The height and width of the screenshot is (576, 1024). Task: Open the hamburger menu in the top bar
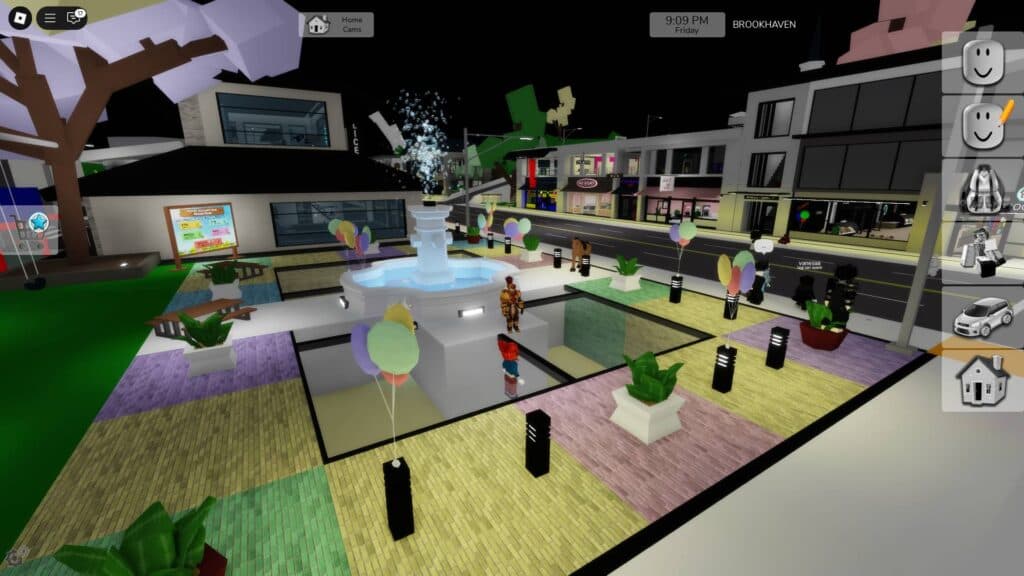[50, 18]
